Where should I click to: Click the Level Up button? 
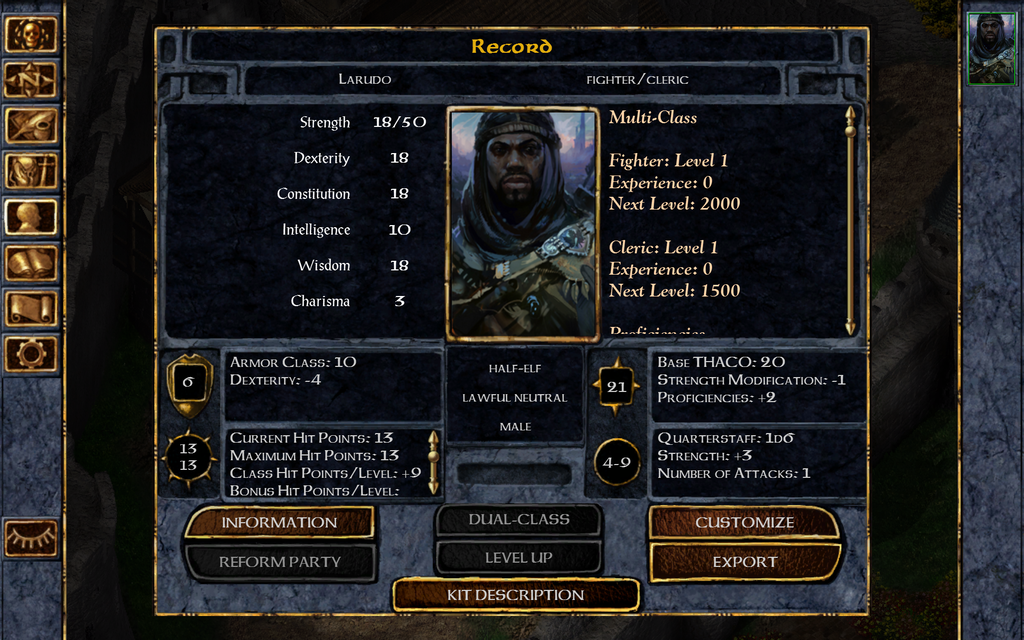tap(518, 557)
